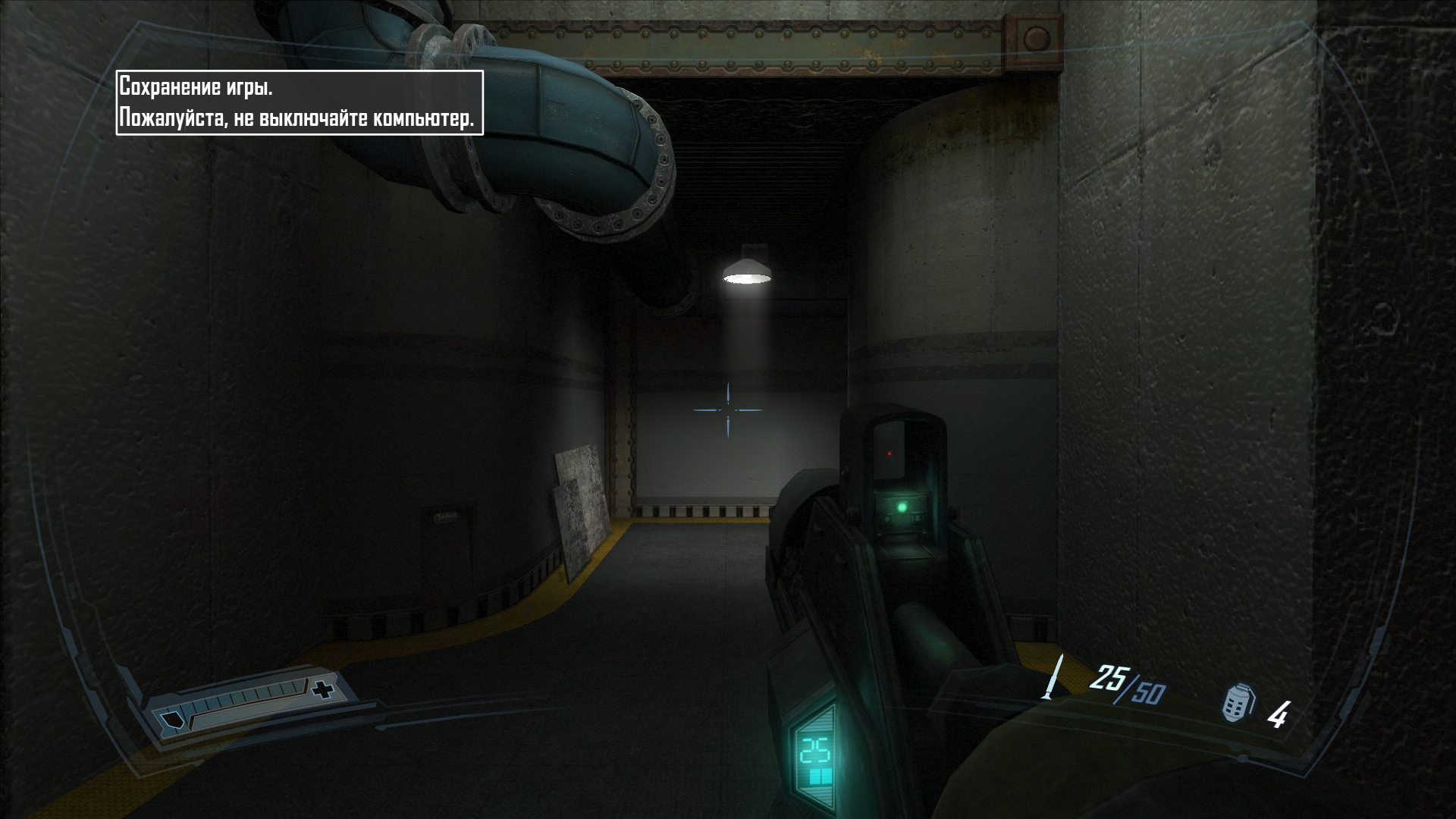Image resolution: width=1456 pixels, height=819 pixels.
Task: Click the medkit cross icon
Action: 324,690
